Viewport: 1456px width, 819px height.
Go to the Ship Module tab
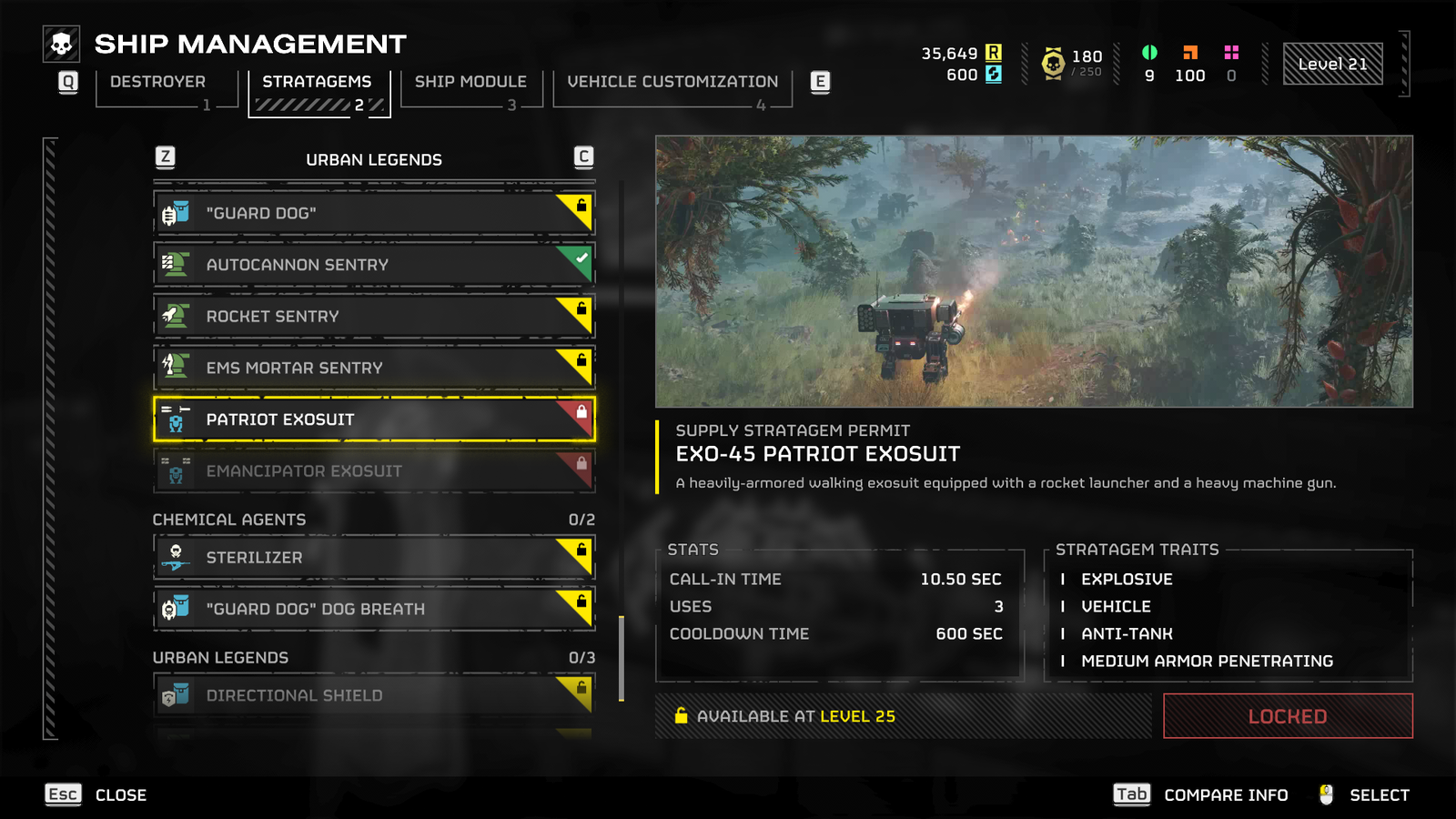coord(470,83)
